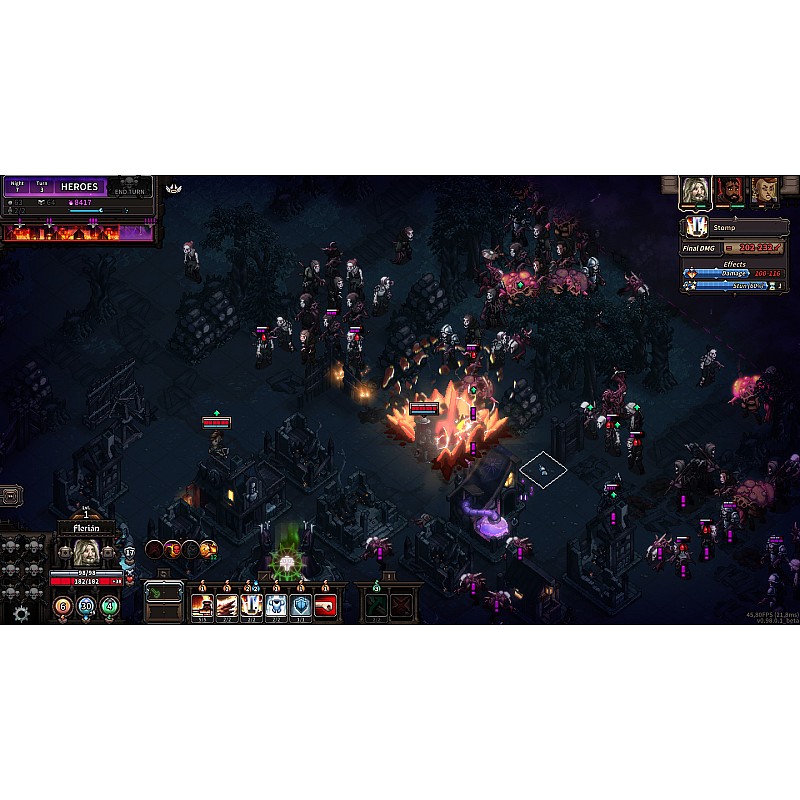Select the green crossed-out skill slot
This screenshot has width=800, height=800.
[x=376, y=605]
